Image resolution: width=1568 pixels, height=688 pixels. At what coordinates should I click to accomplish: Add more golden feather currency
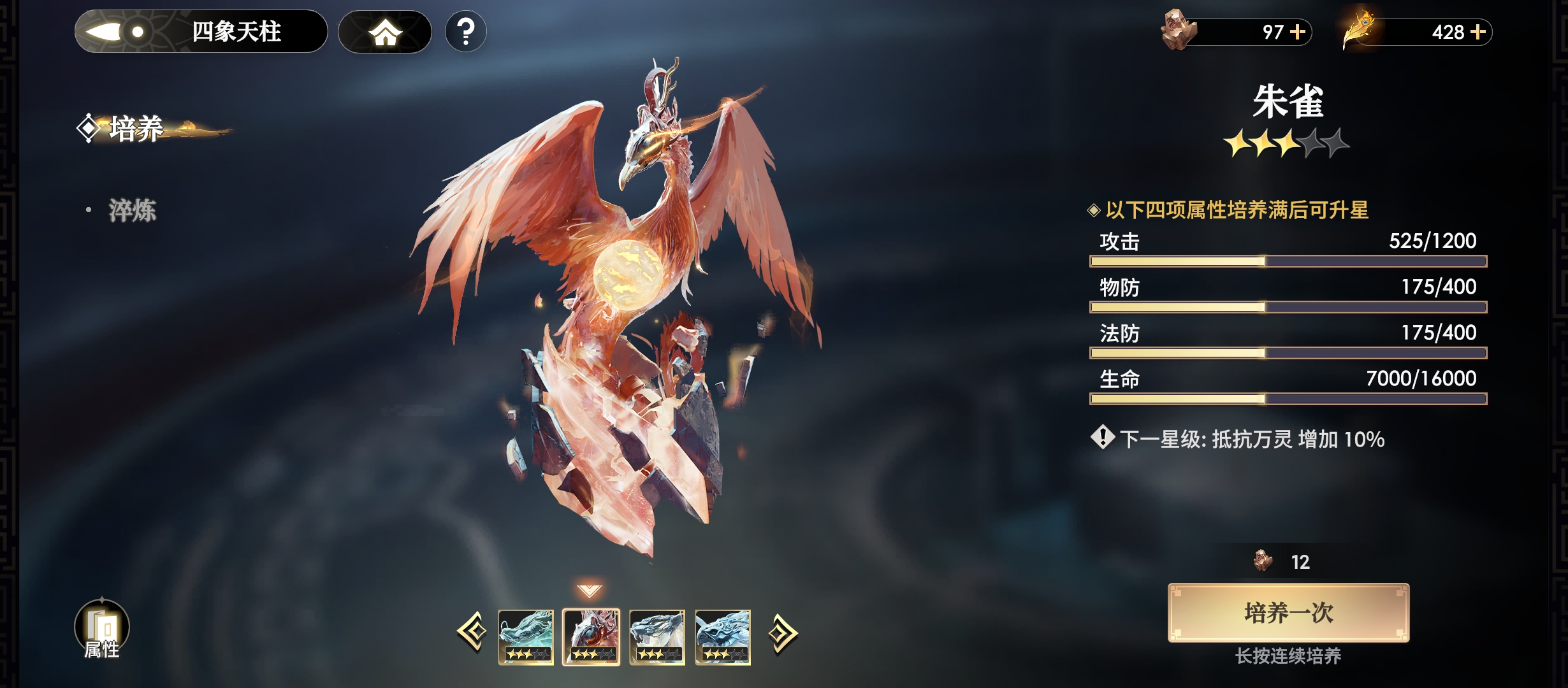tap(1478, 32)
